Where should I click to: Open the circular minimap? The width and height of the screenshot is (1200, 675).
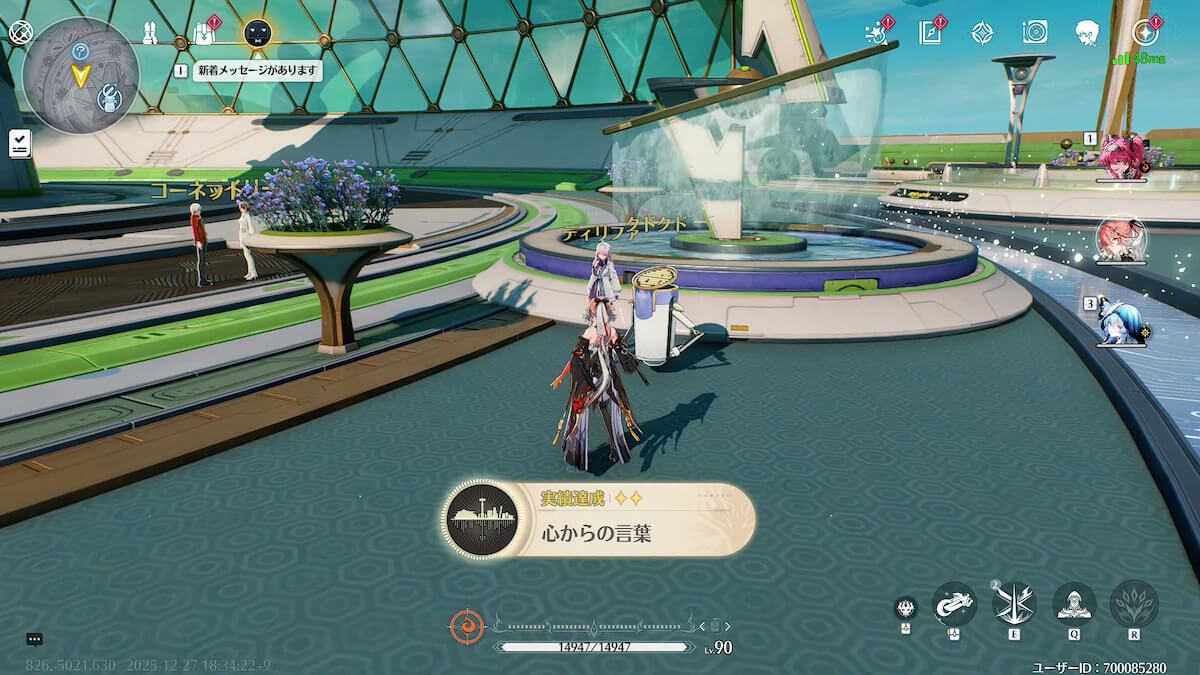[80, 76]
